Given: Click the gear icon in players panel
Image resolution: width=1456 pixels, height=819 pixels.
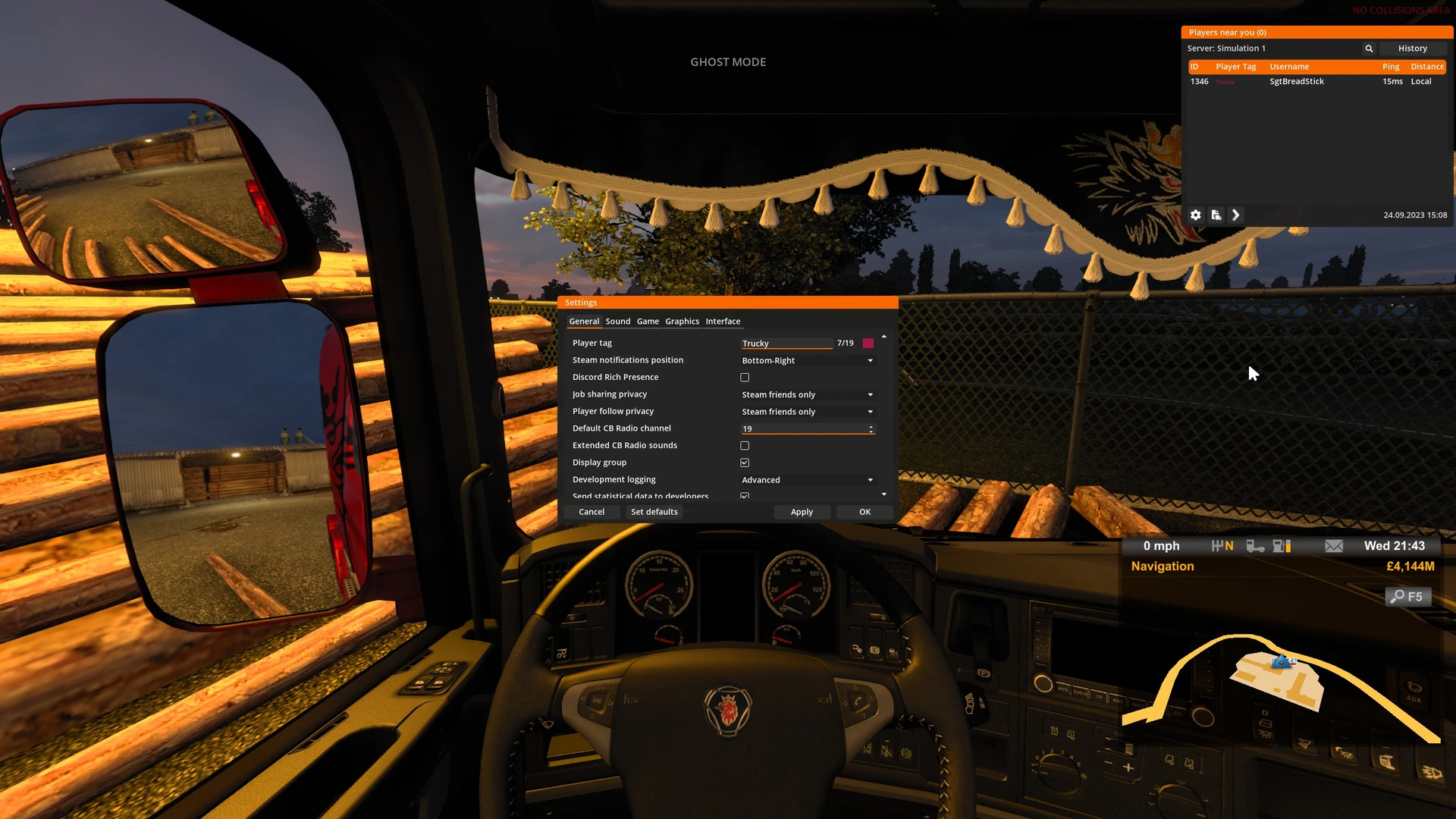Looking at the screenshot, I should pyautogui.click(x=1196, y=215).
